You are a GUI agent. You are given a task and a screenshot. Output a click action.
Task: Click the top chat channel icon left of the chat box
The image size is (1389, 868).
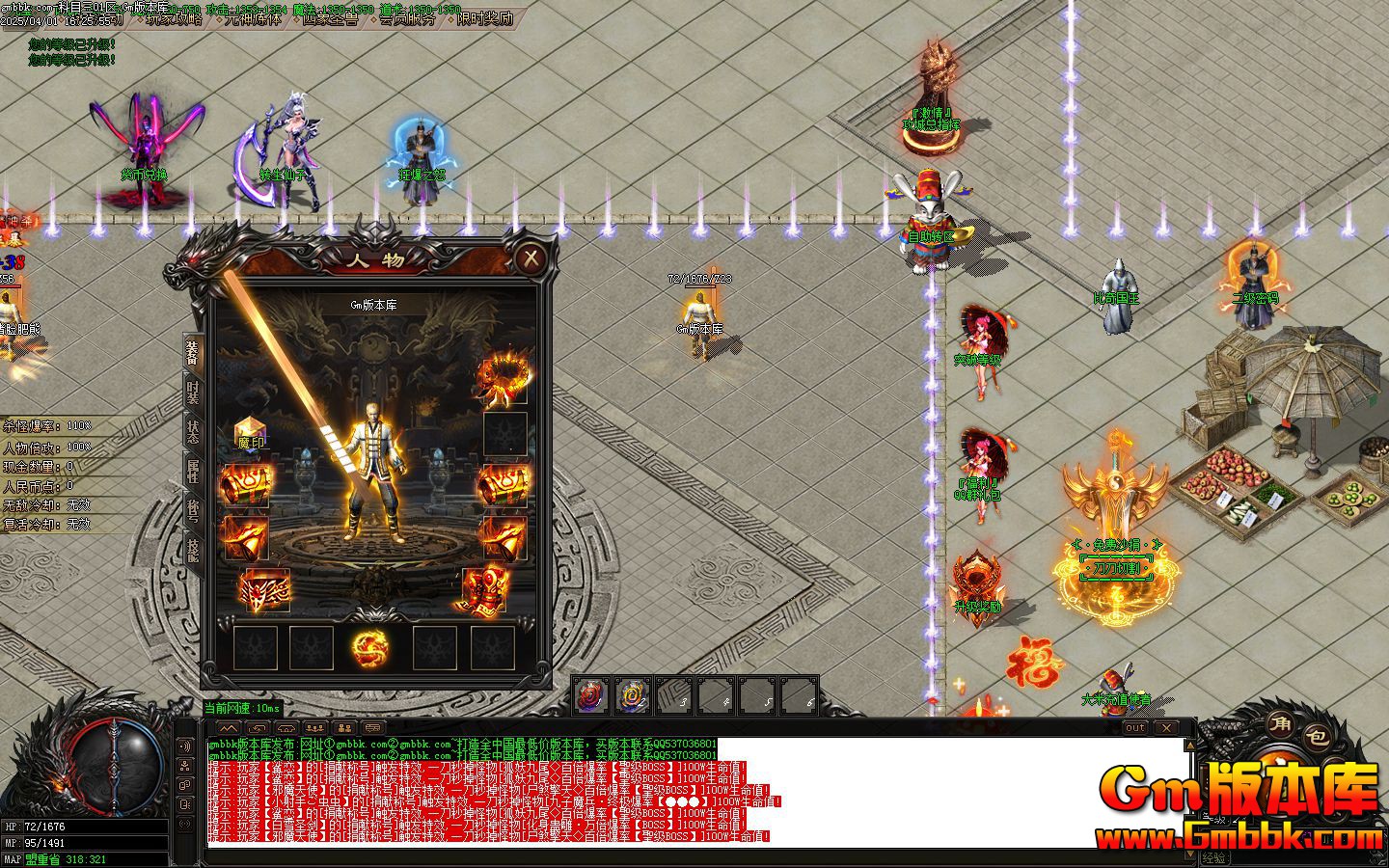coord(185,745)
